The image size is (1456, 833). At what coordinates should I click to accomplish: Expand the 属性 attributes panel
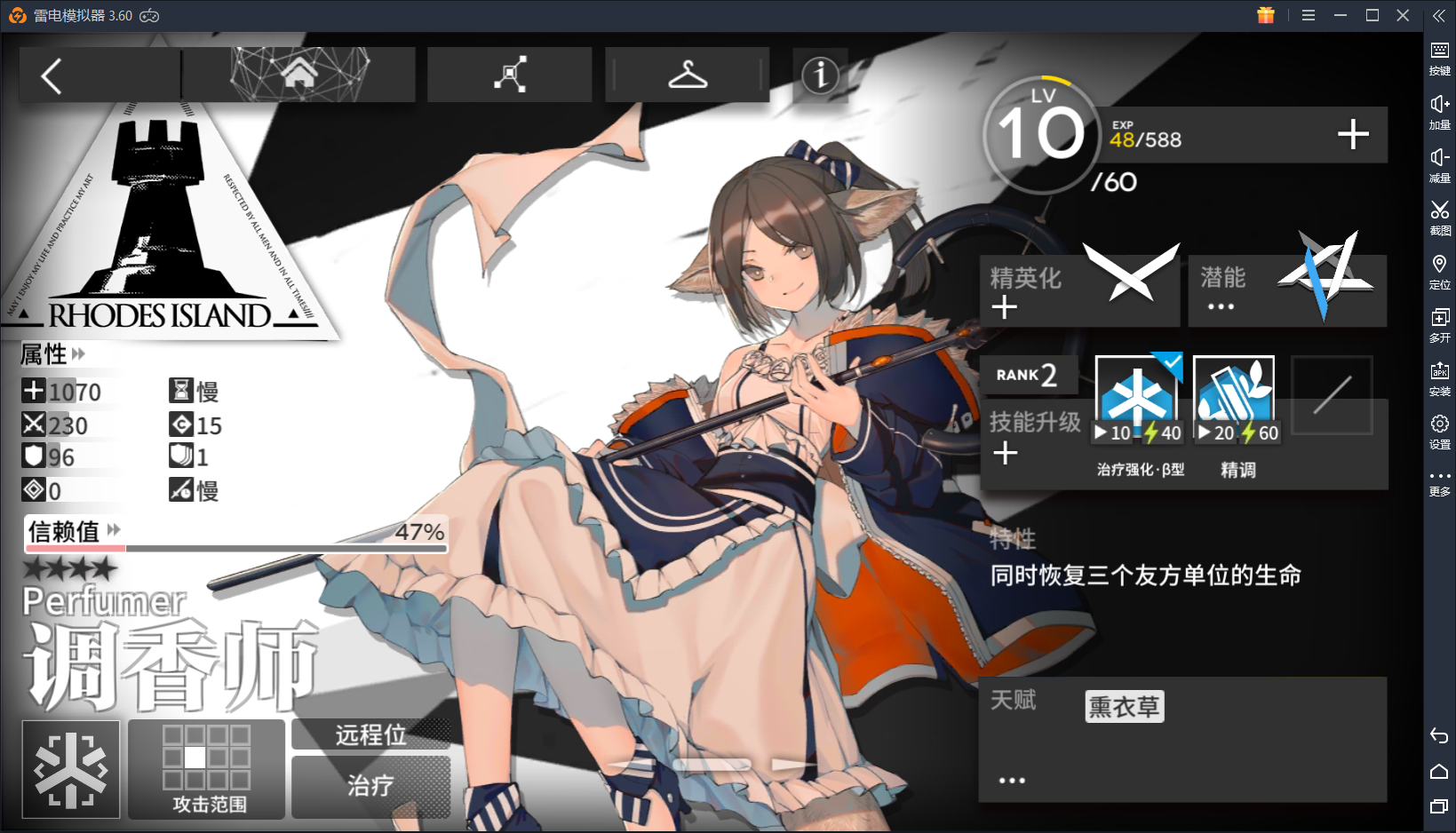coord(79,353)
